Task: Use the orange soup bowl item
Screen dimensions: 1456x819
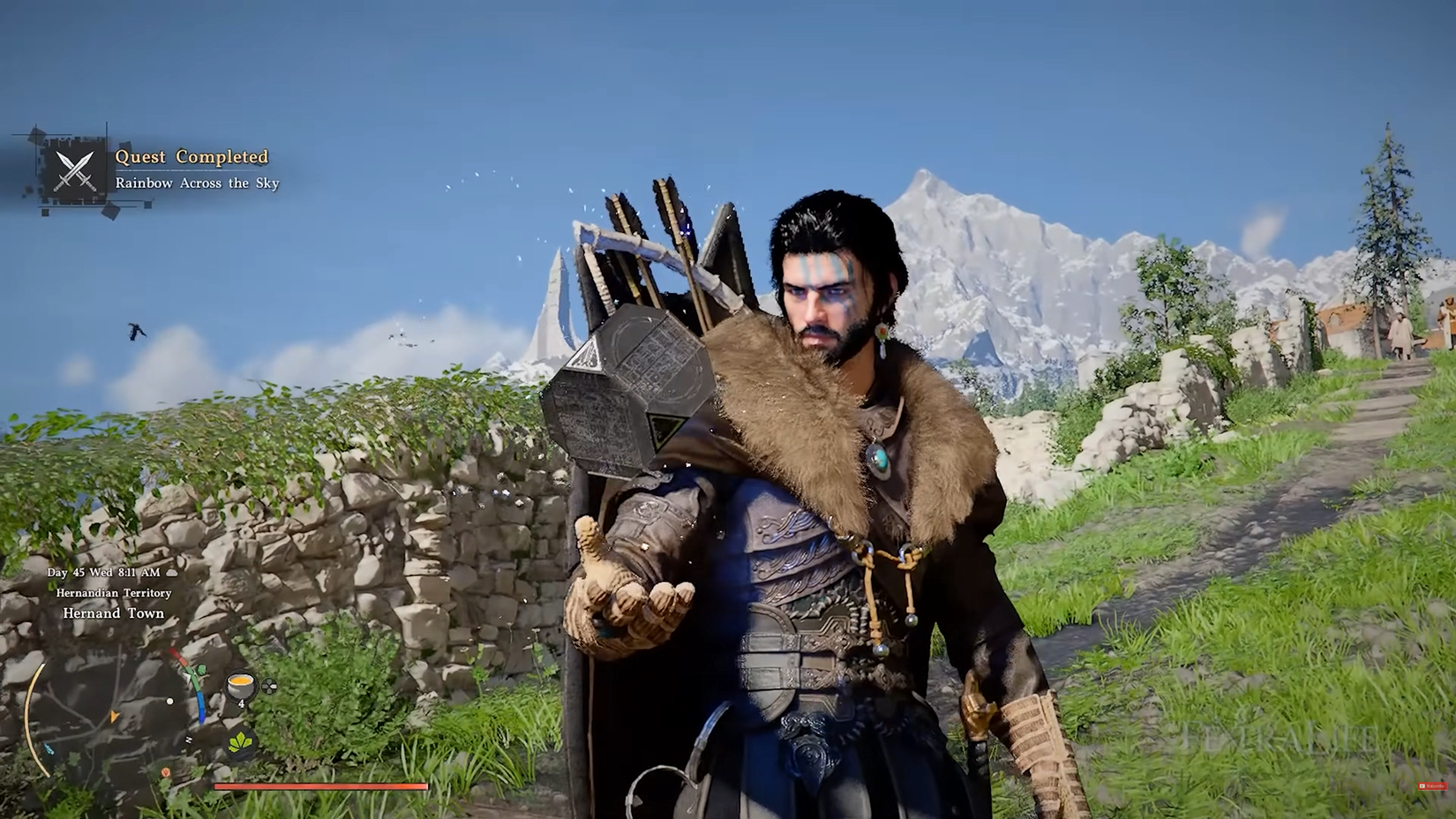Action: pyautogui.click(x=241, y=686)
